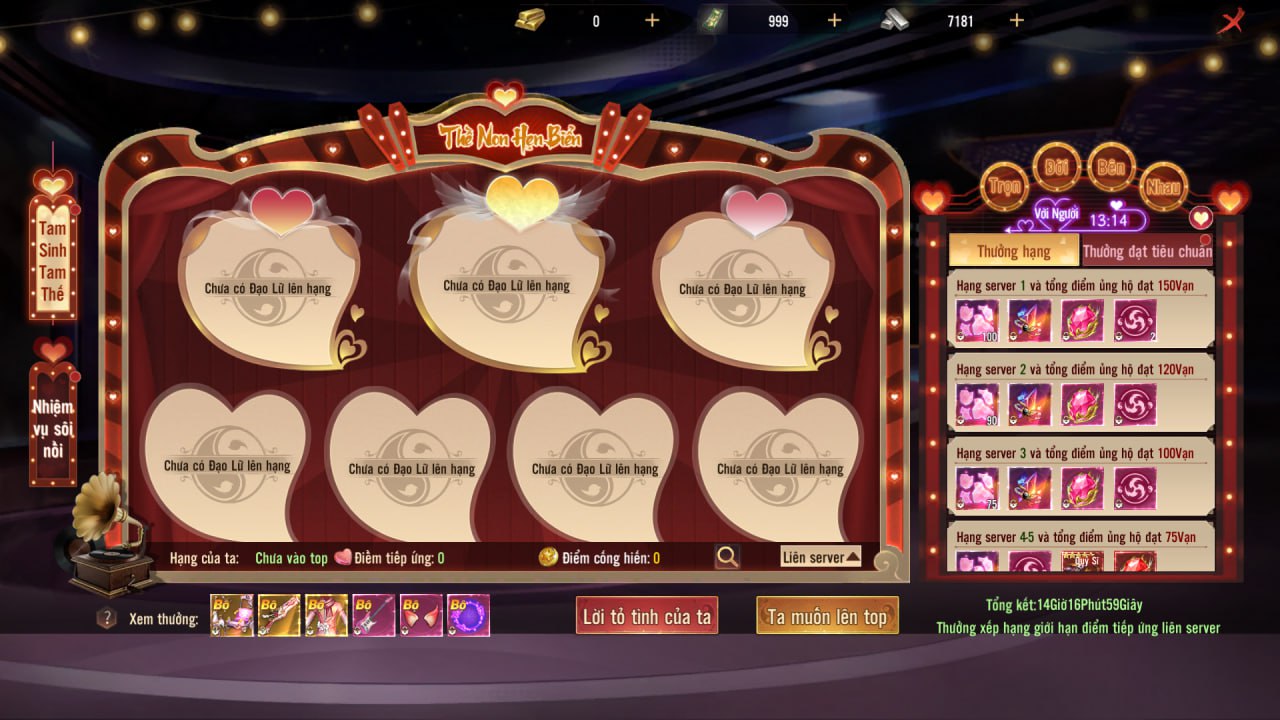1280x720 pixels.
Task: Switch to Thưởng đạt tiêu chuẩn tab
Action: pos(1147,251)
